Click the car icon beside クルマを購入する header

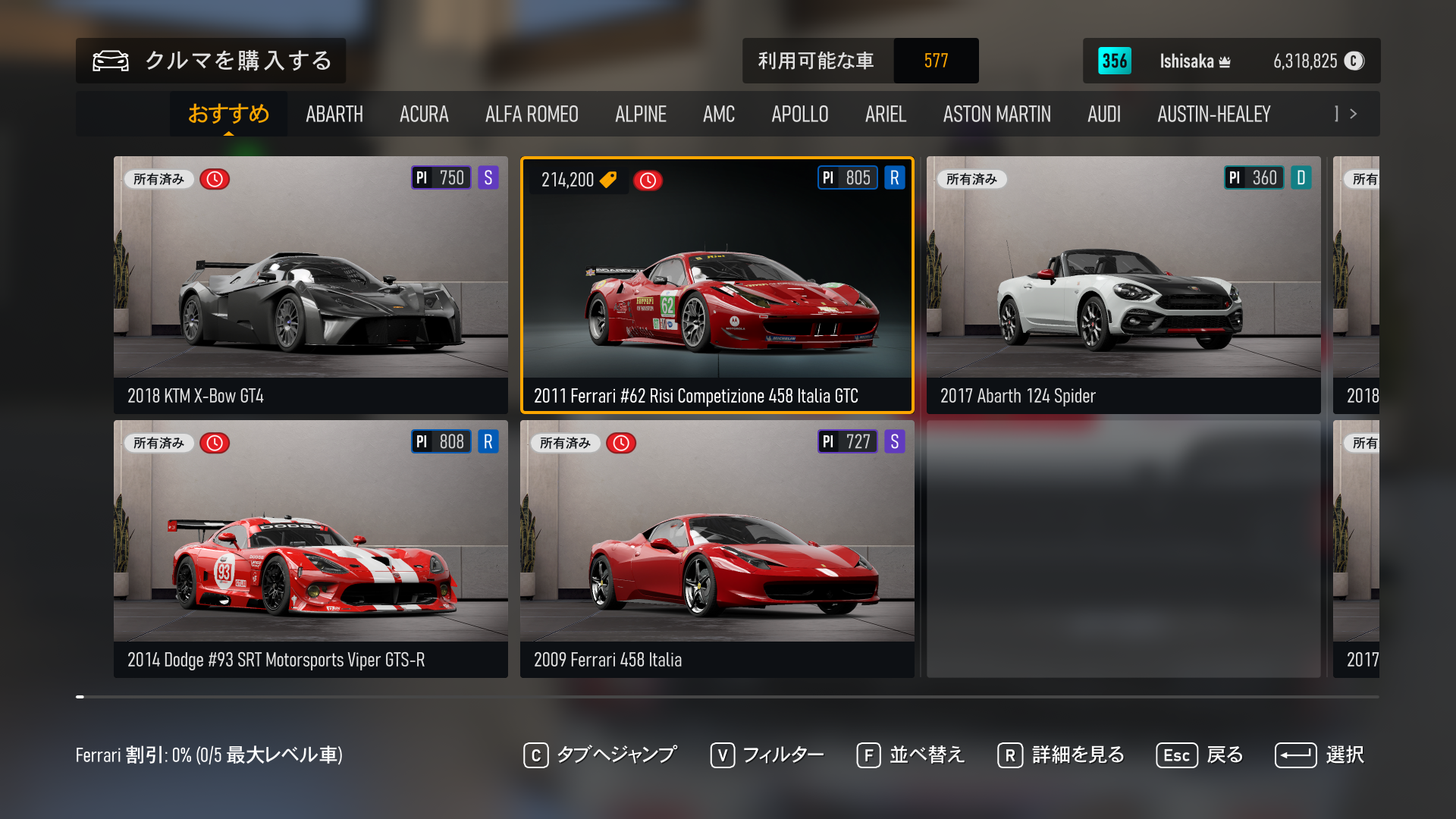point(110,61)
